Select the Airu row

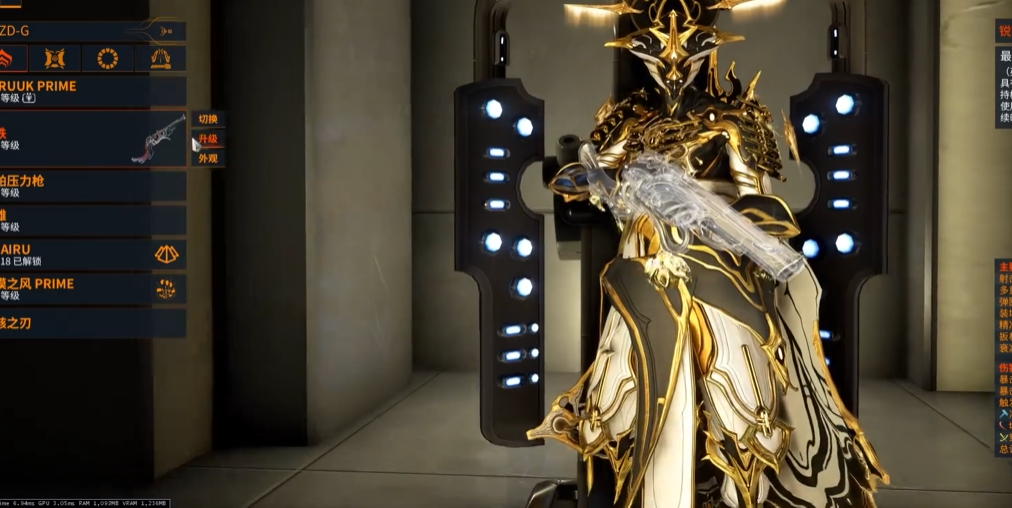(x=90, y=254)
